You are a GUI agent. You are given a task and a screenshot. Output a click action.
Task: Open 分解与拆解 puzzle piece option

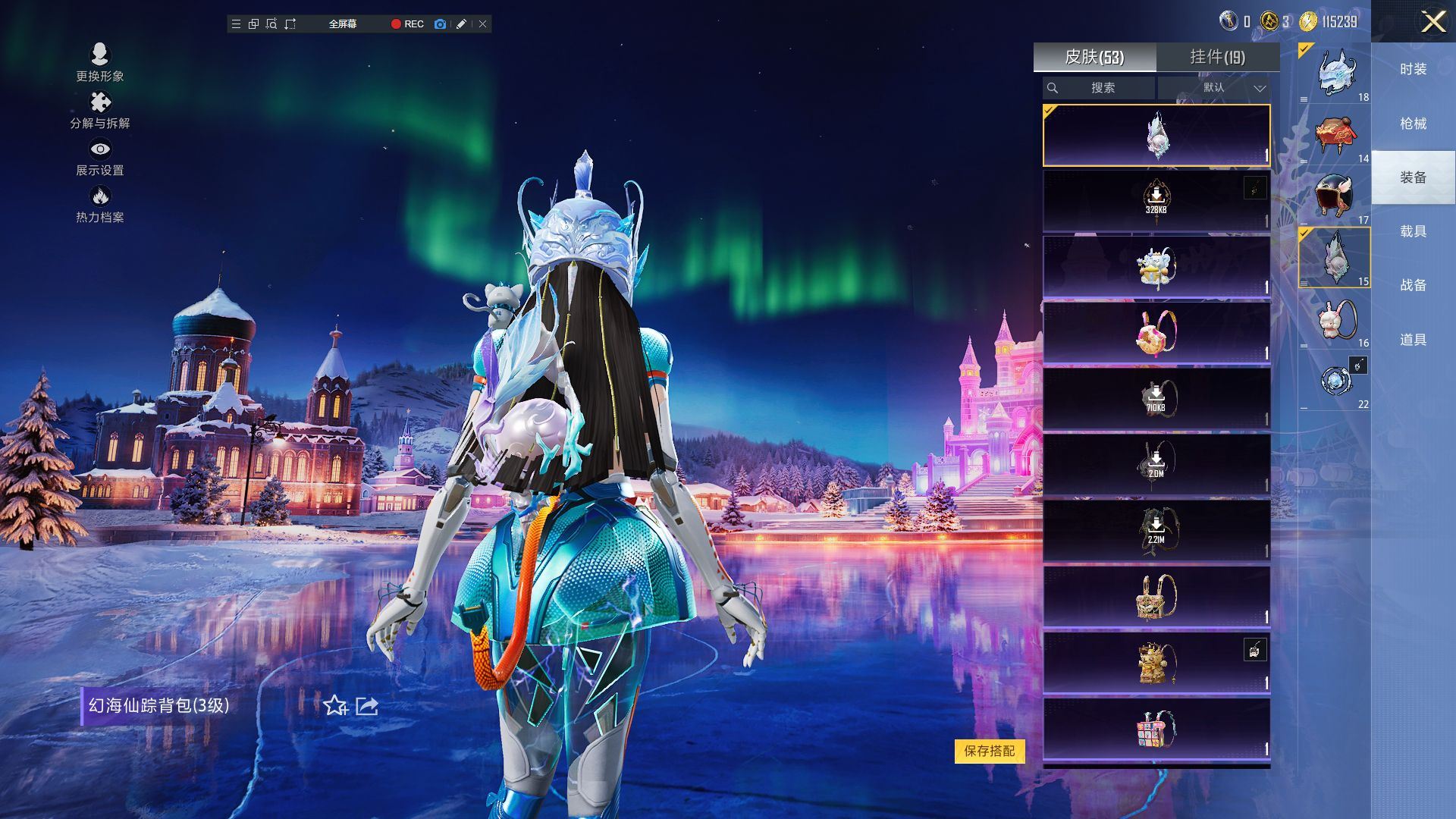[x=99, y=110]
